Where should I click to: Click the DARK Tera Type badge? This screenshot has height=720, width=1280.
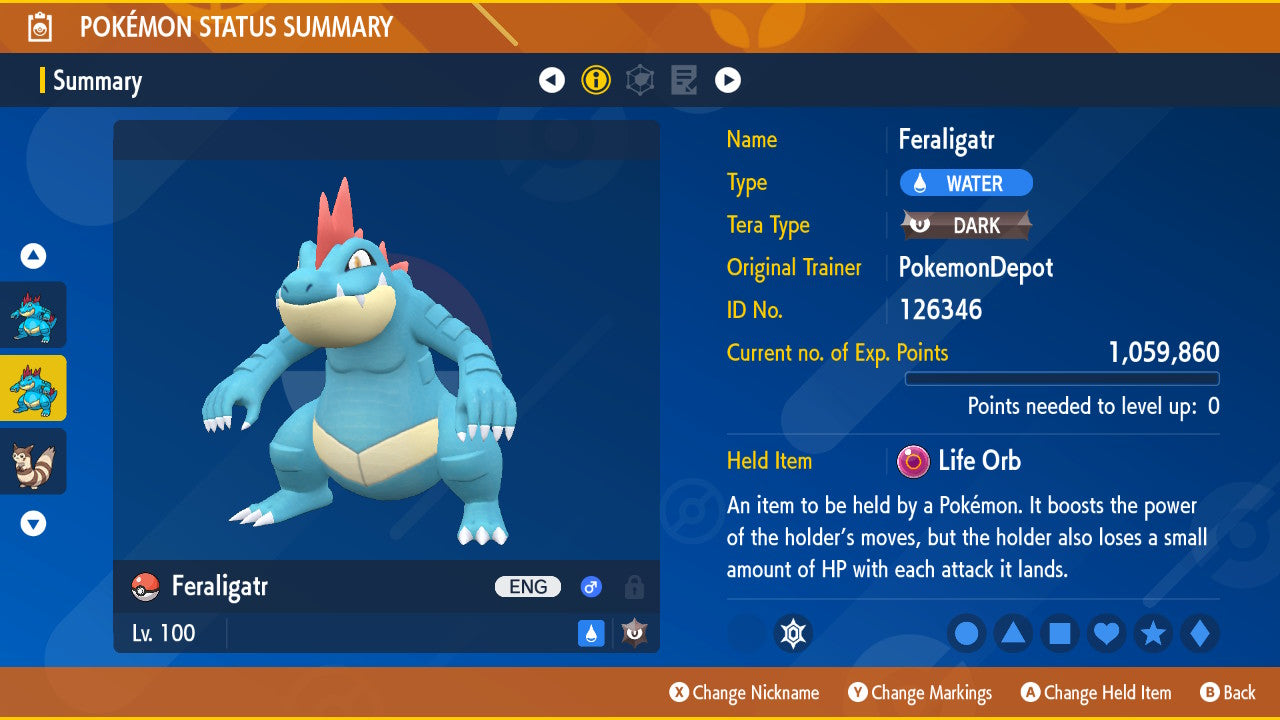pos(966,226)
